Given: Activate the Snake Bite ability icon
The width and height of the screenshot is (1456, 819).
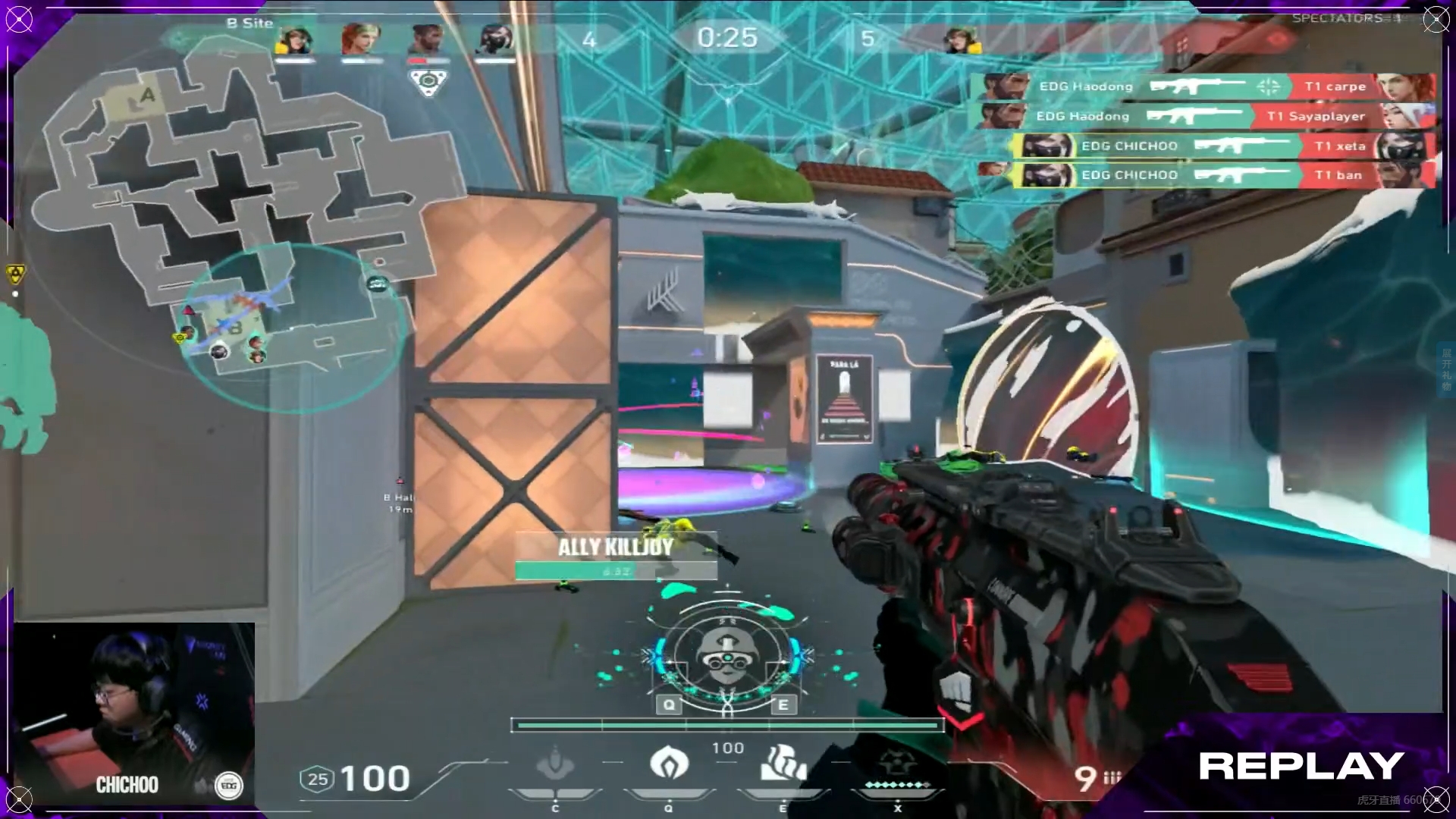Looking at the screenshot, I should [x=555, y=764].
